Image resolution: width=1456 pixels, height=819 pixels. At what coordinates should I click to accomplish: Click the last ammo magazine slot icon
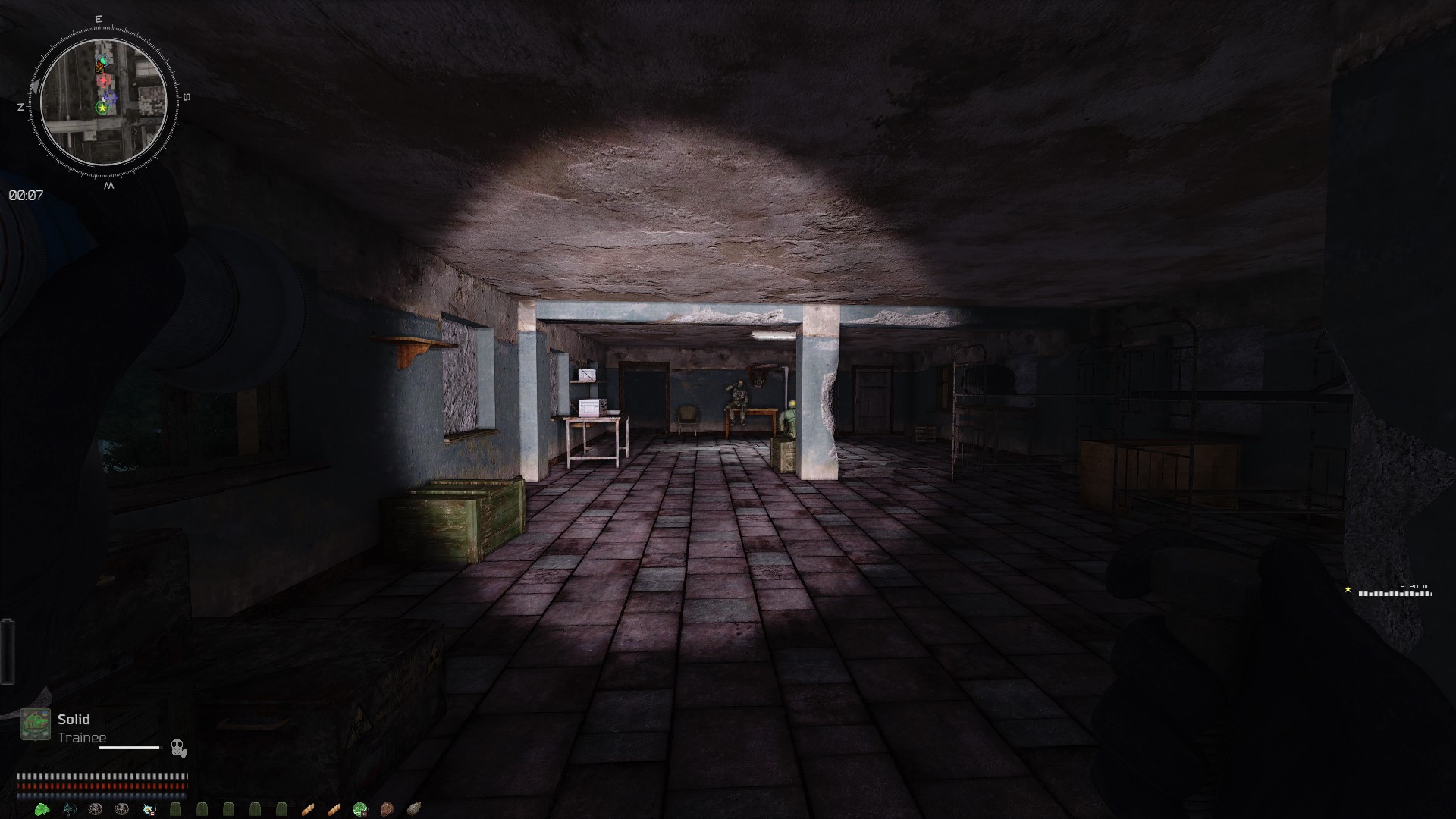tap(281, 808)
